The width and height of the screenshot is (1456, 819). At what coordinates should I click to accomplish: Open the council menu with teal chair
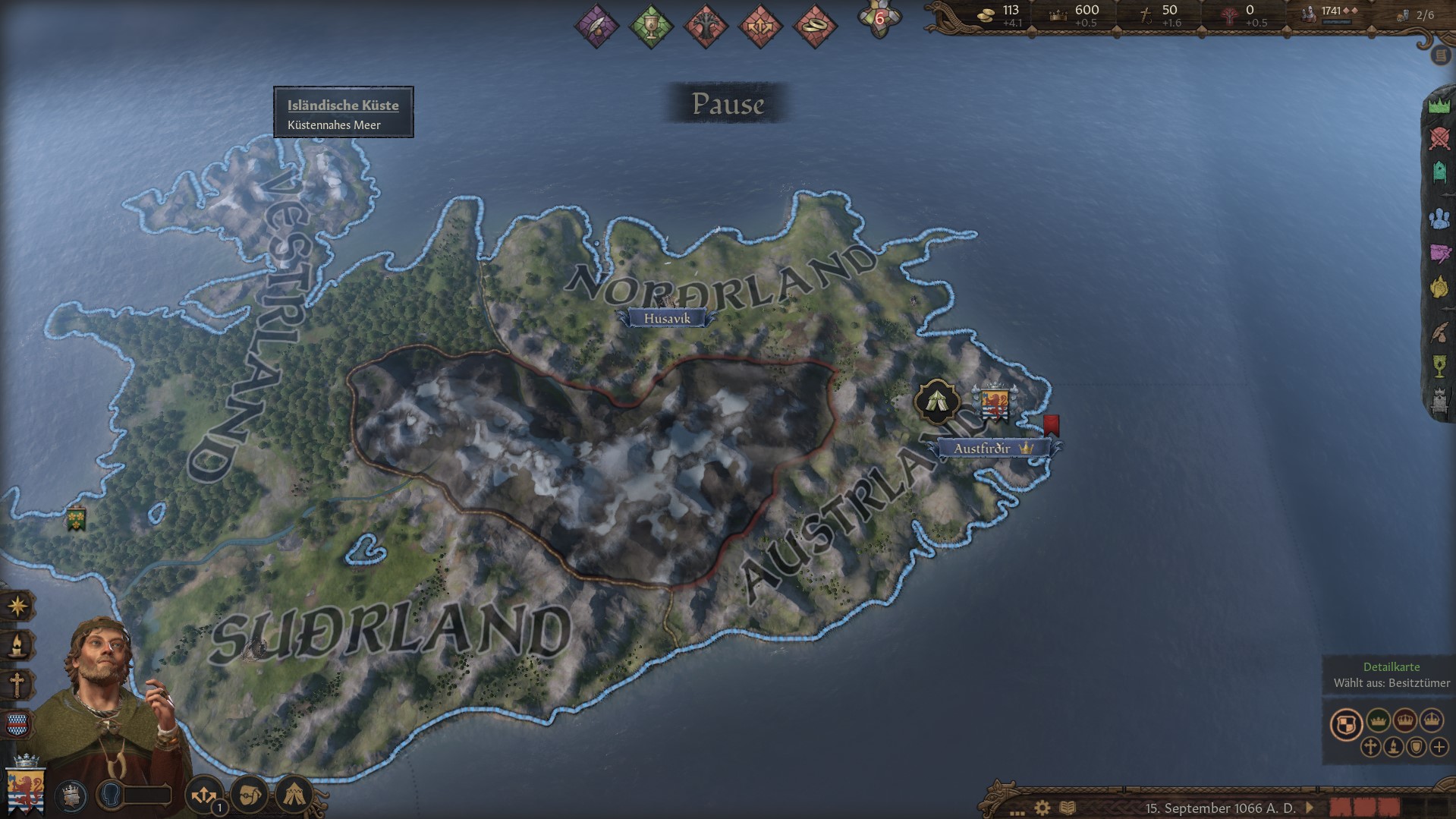click(1439, 173)
